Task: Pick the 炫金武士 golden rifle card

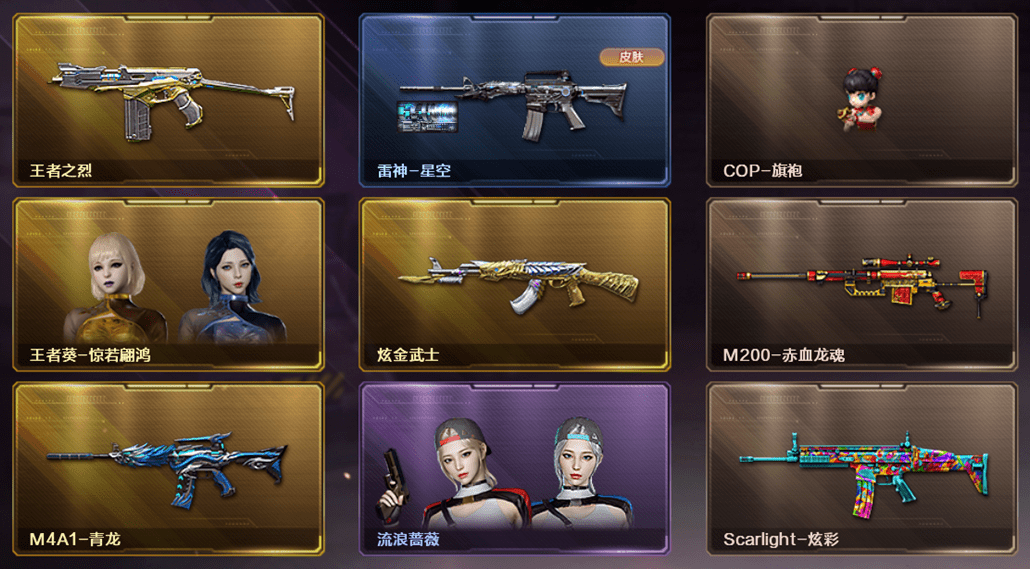Action: 514,285
